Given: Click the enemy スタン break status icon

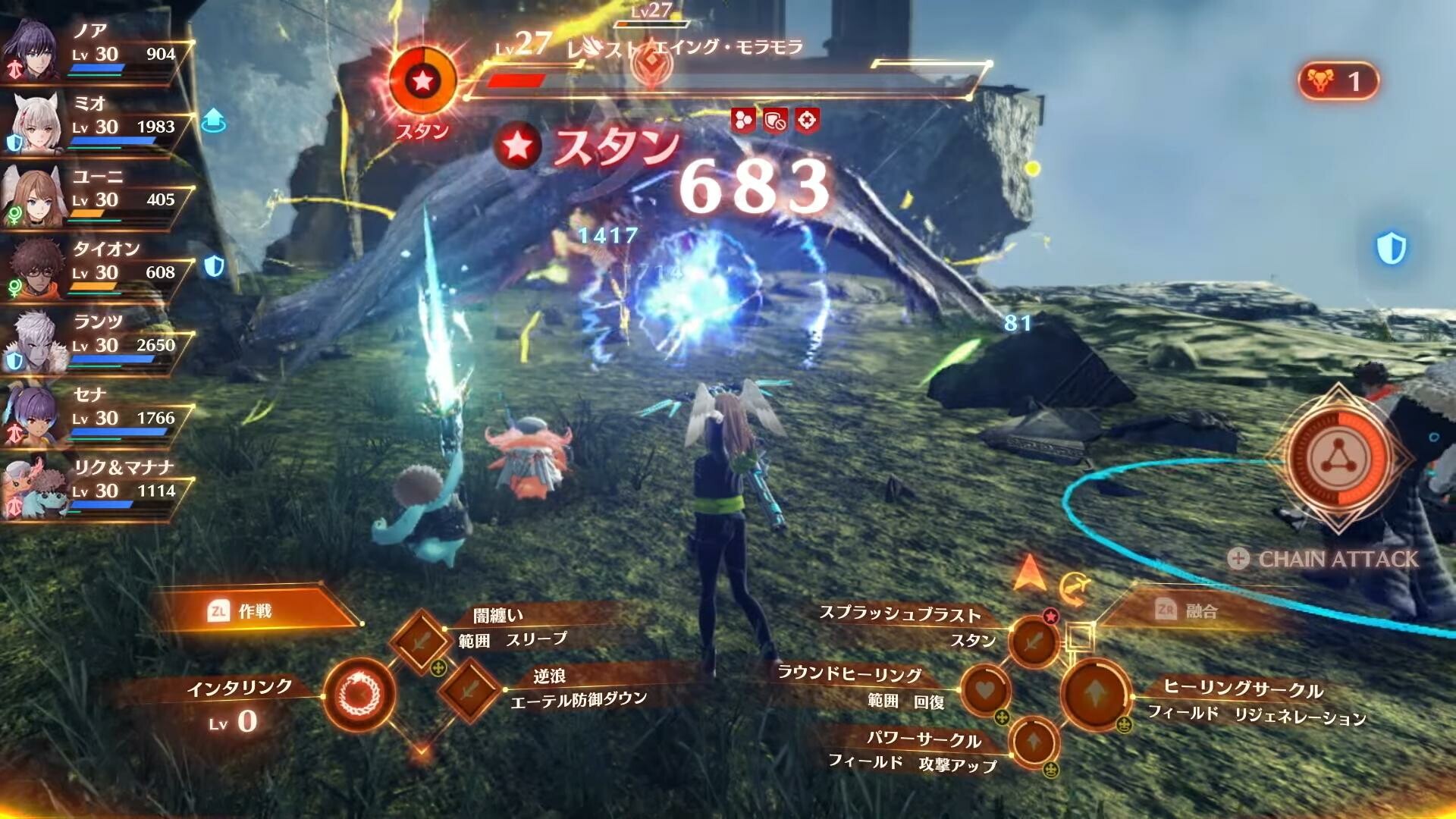Looking at the screenshot, I should 422,81.
